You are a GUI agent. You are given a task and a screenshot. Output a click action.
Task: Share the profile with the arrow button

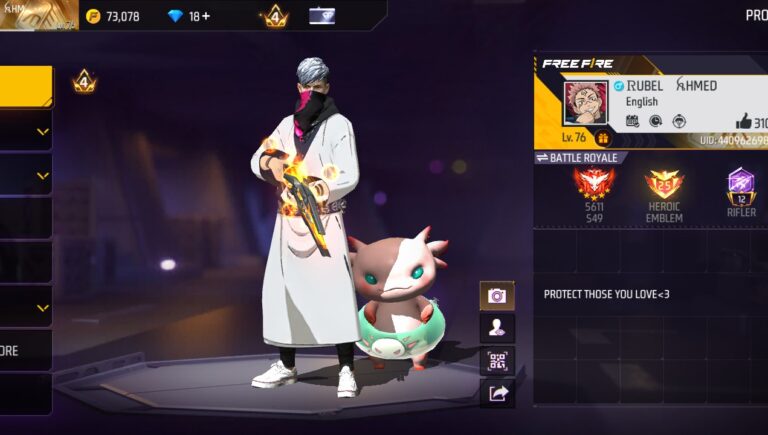tap(497, 394)
